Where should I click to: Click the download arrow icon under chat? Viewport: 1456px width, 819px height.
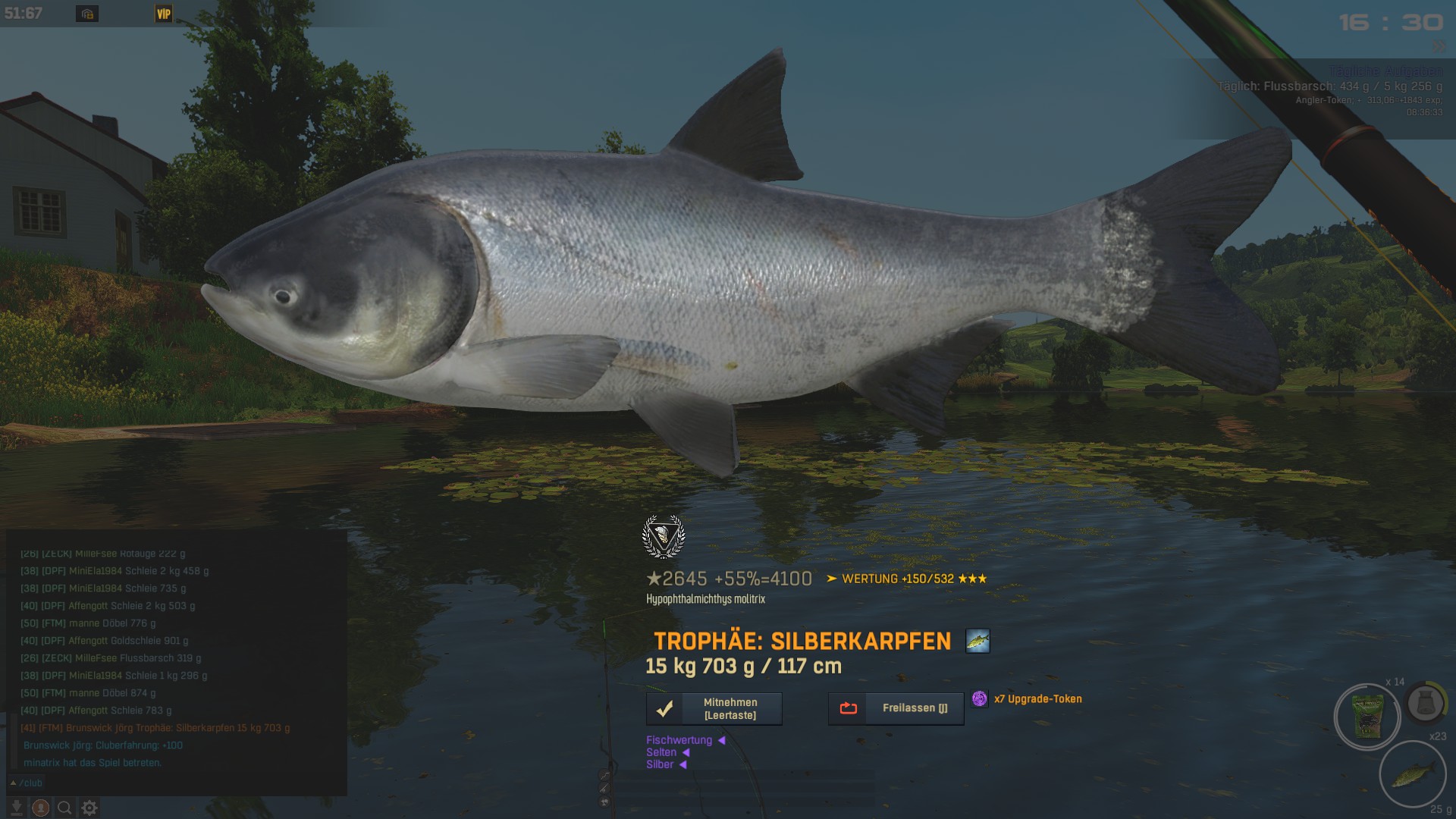click(16, 808)
